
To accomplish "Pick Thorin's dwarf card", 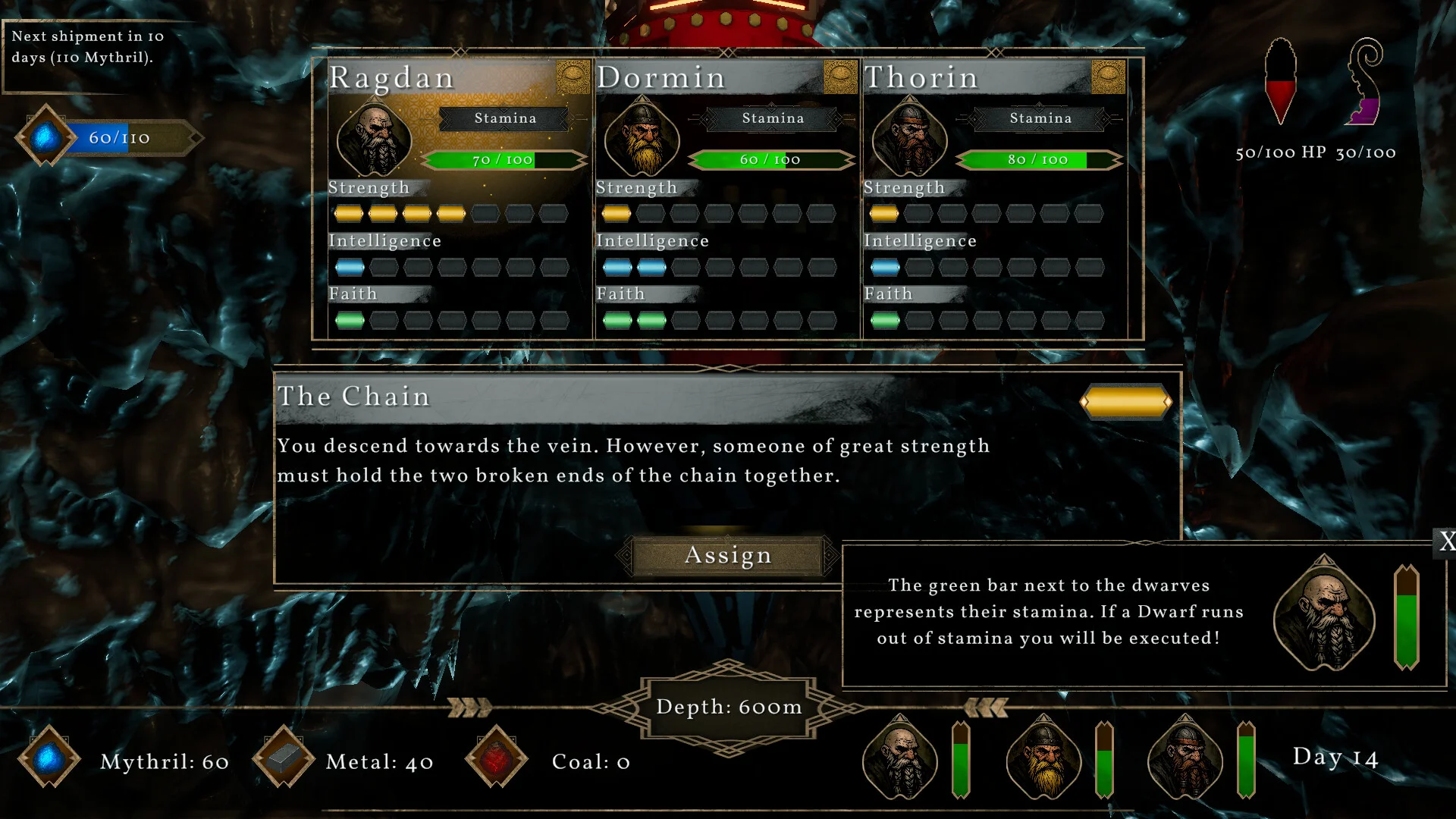I will tap(994, 199).
